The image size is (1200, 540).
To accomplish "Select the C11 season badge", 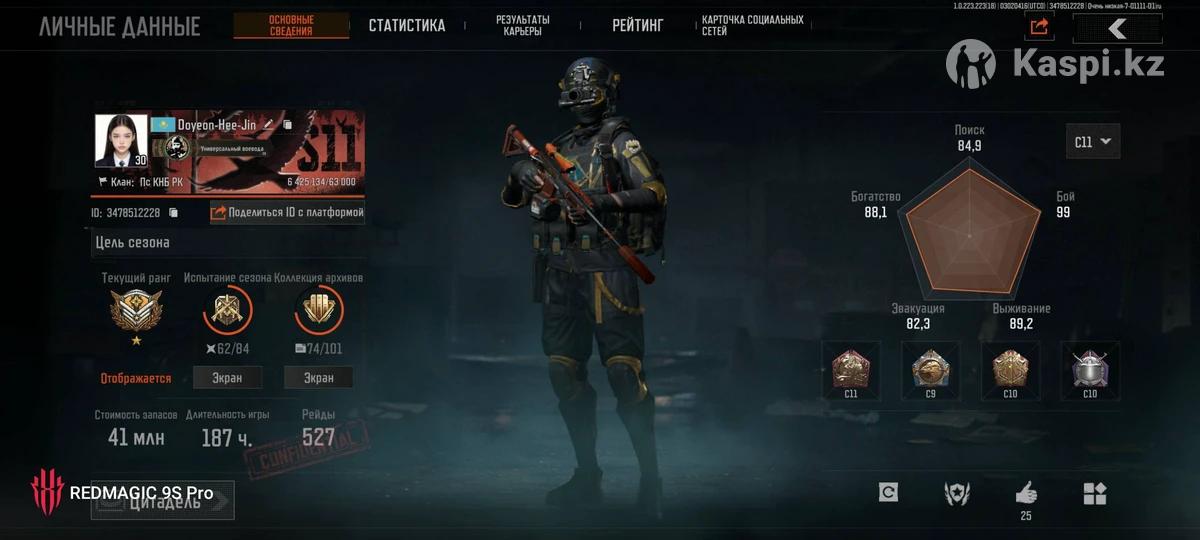I will pyautogui.click(x=850, y=370).
